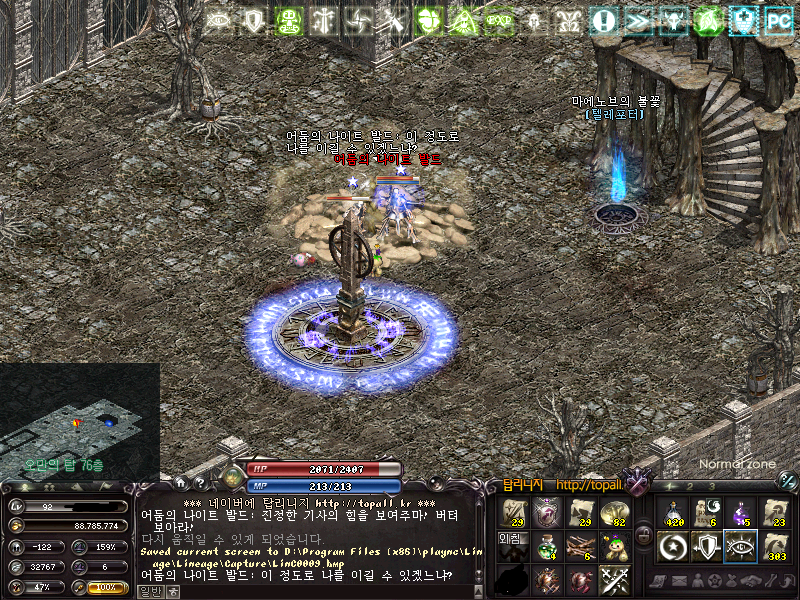Viewport: 800px width, 600px height.
Task: Switch to hotbar page 3
Action: coord(712,486)
